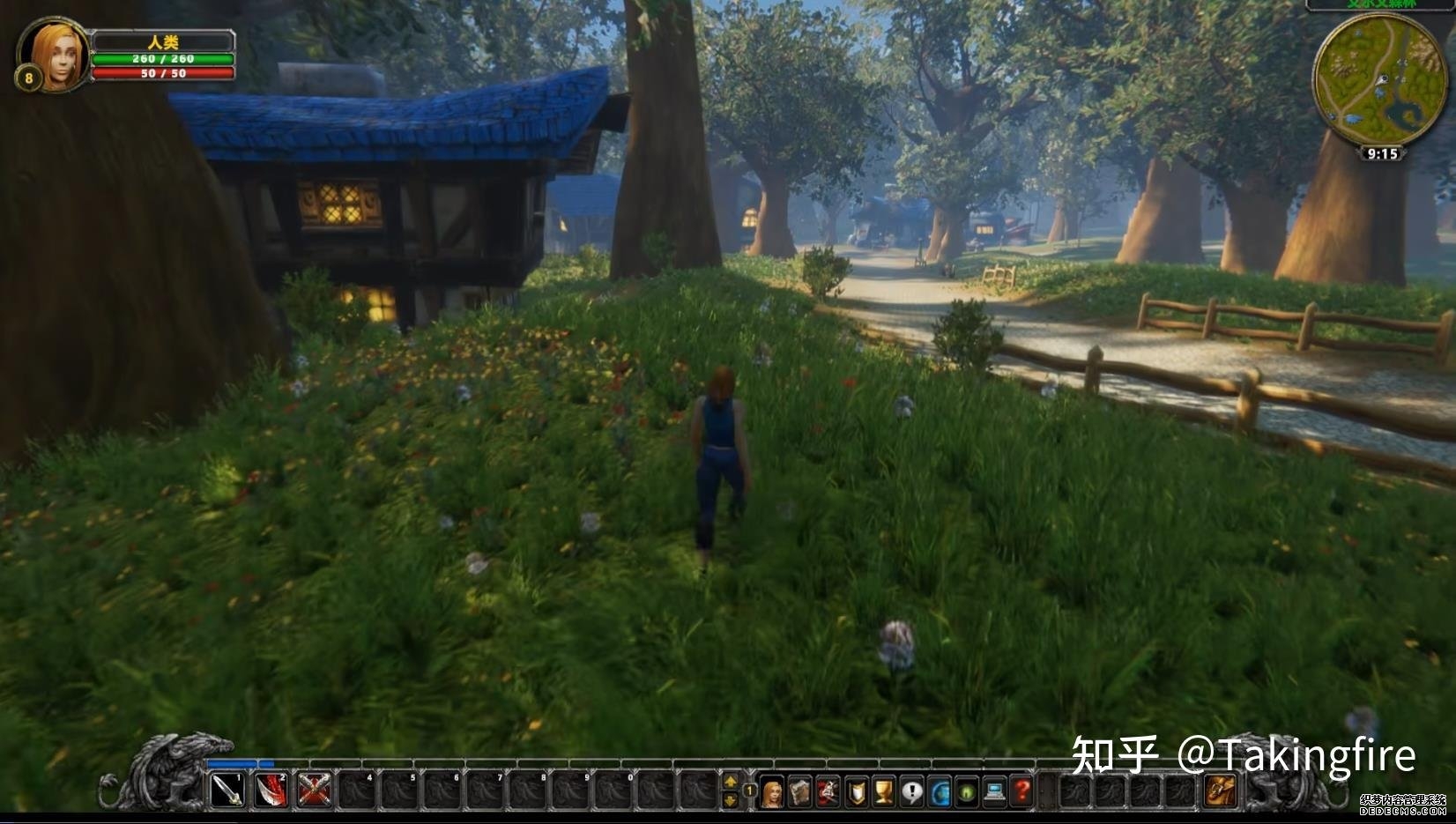1456x824 pixels.
Task: Open the quest log exclamation bubble
Action: (x=911, y=792)
